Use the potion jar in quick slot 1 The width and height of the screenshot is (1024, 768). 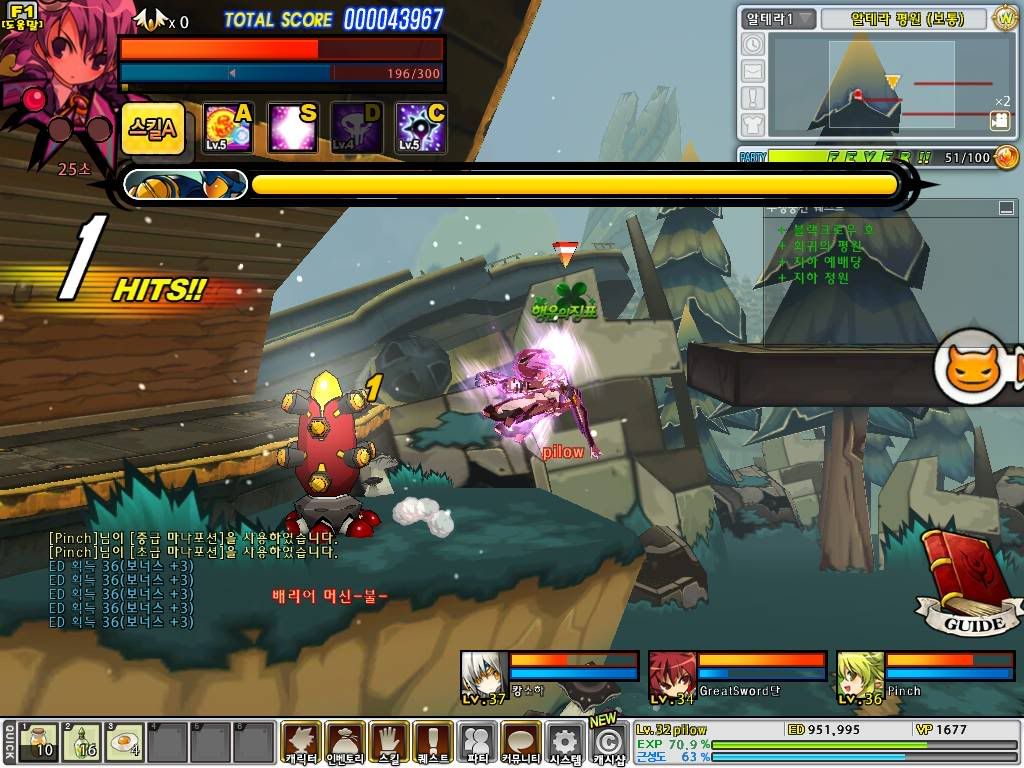40,742
